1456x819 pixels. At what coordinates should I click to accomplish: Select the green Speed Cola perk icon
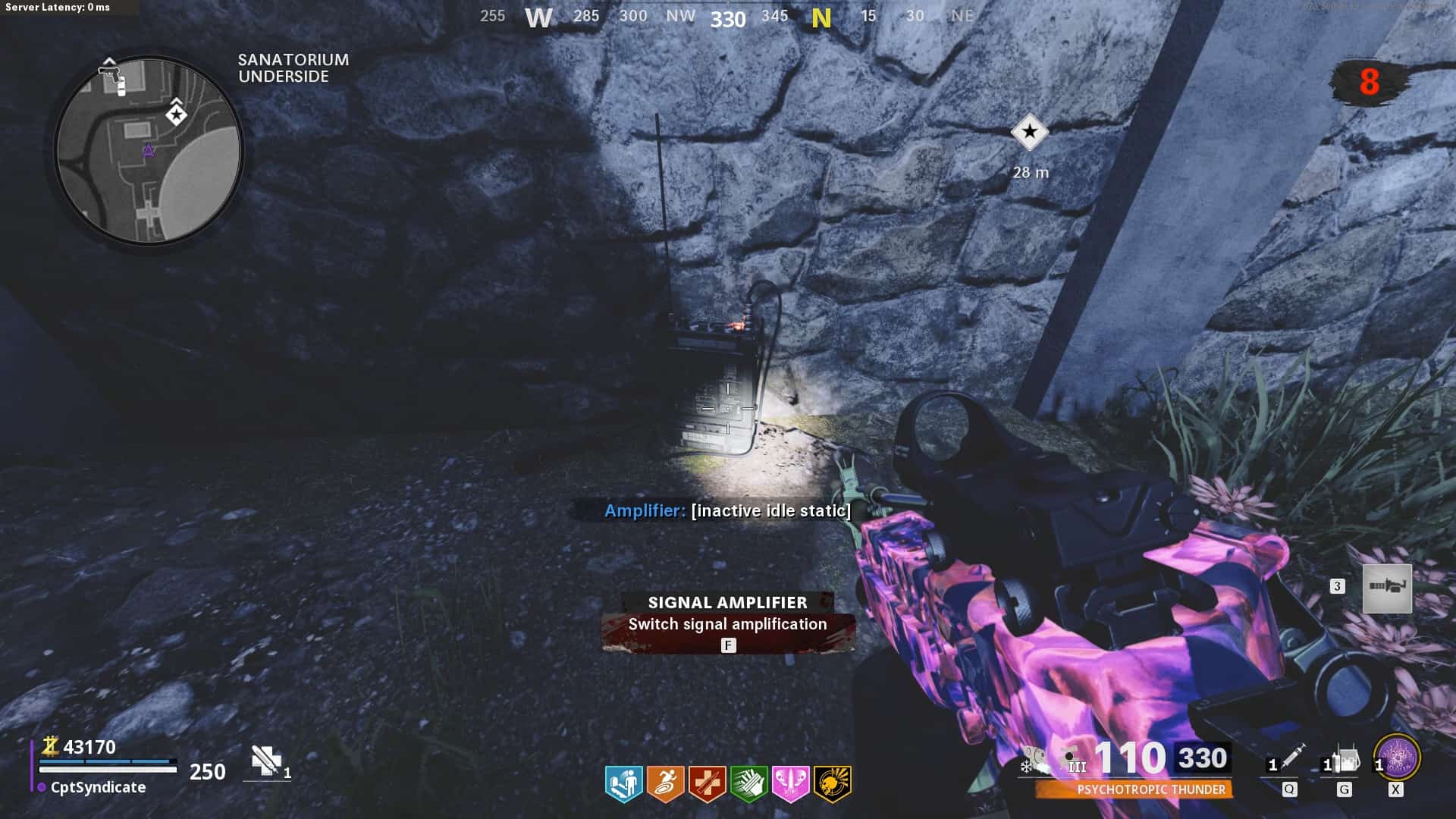click(x=748, y=783)
